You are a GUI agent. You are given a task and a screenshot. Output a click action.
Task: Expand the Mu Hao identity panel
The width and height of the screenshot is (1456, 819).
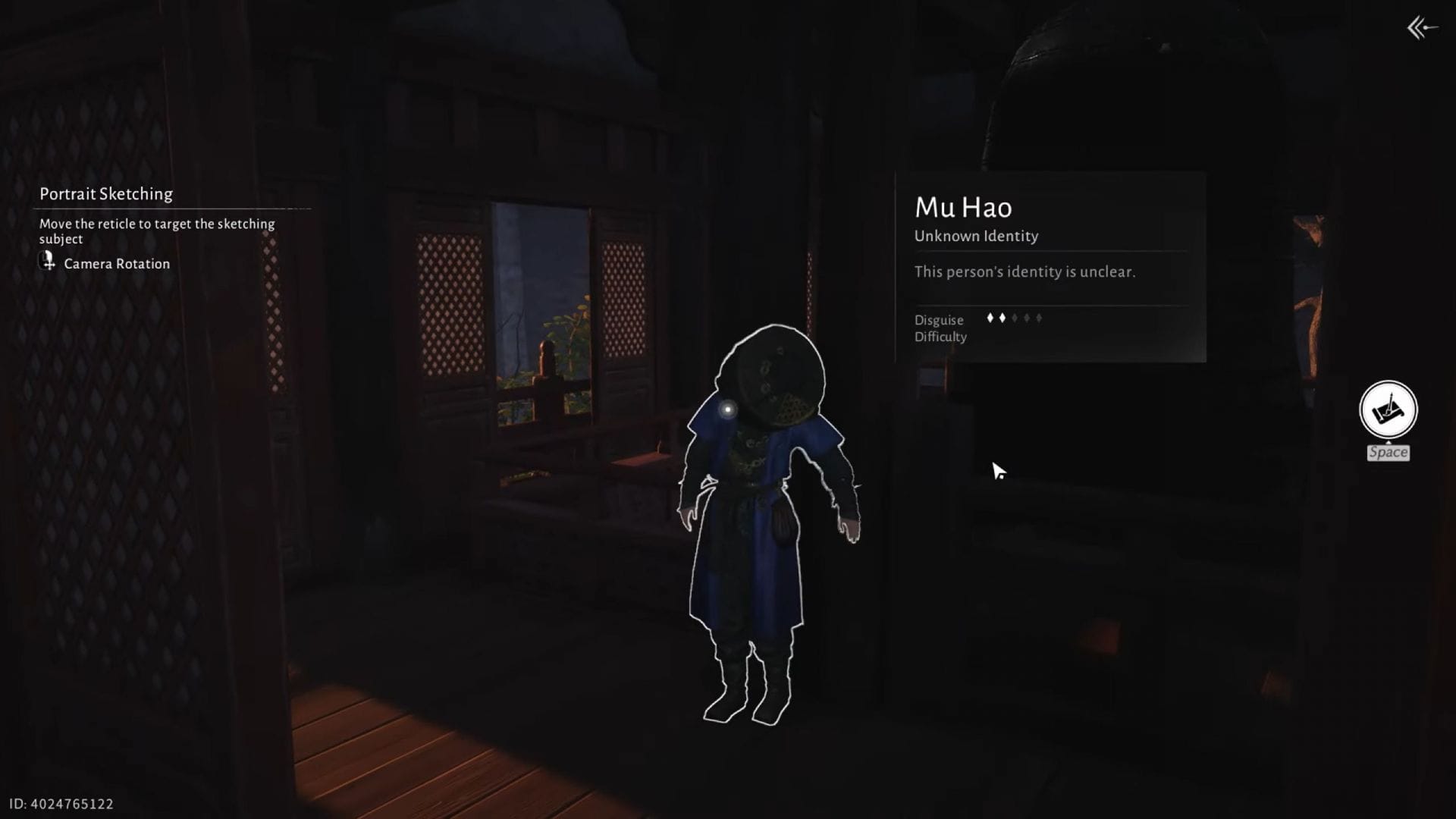1050,265
